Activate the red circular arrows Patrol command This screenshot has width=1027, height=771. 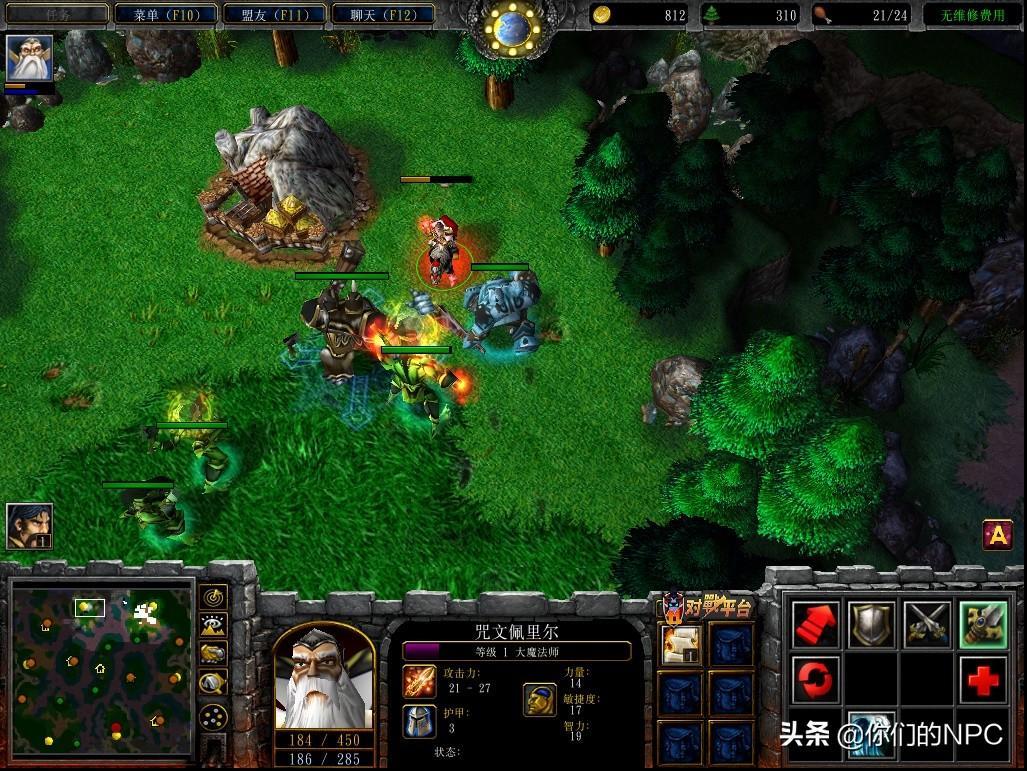(x=816, y=681)
